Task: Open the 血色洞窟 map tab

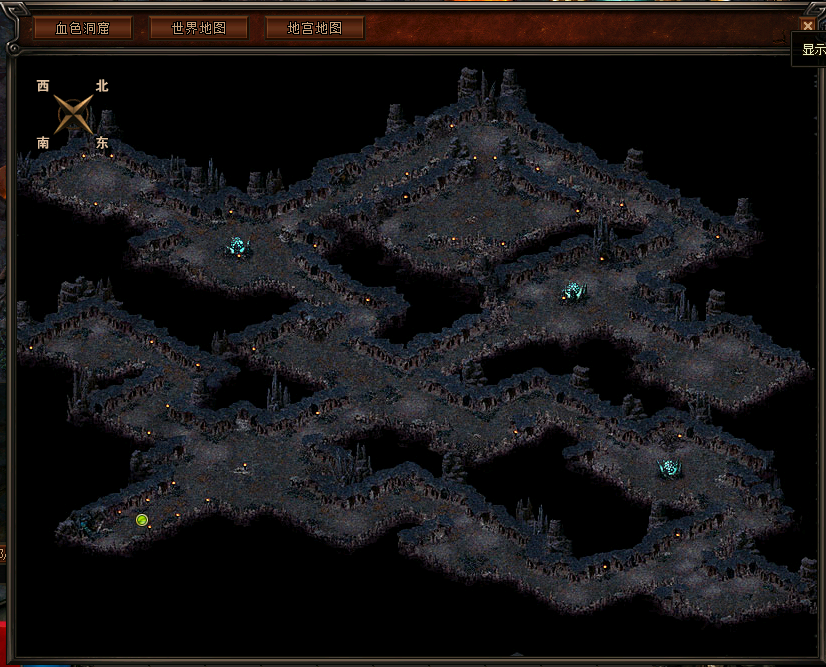Action: pyautogui.click(x=83, y=28)
